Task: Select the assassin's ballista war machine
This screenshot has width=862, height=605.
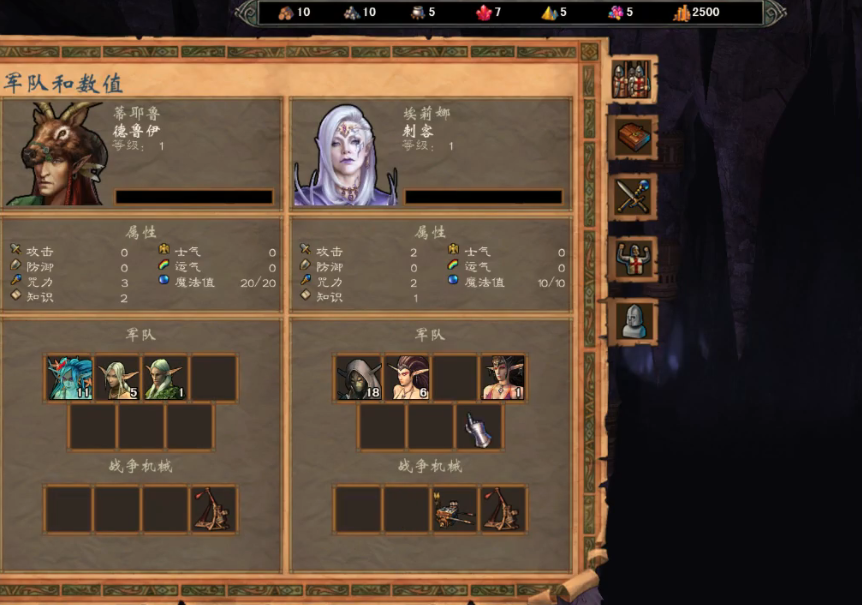Action: point(455,509)
